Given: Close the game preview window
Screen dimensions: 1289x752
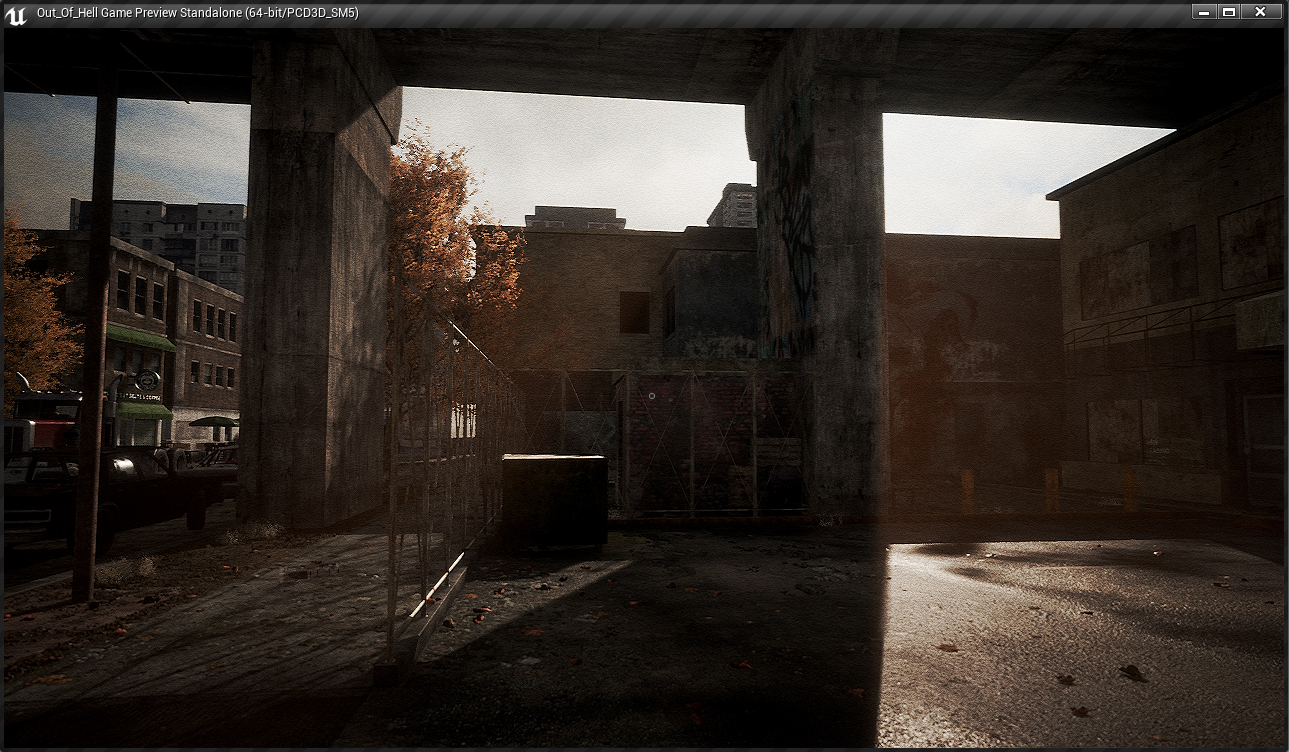Looking at the screenshot, I should pyautogui.click(x=1260, y=12).
